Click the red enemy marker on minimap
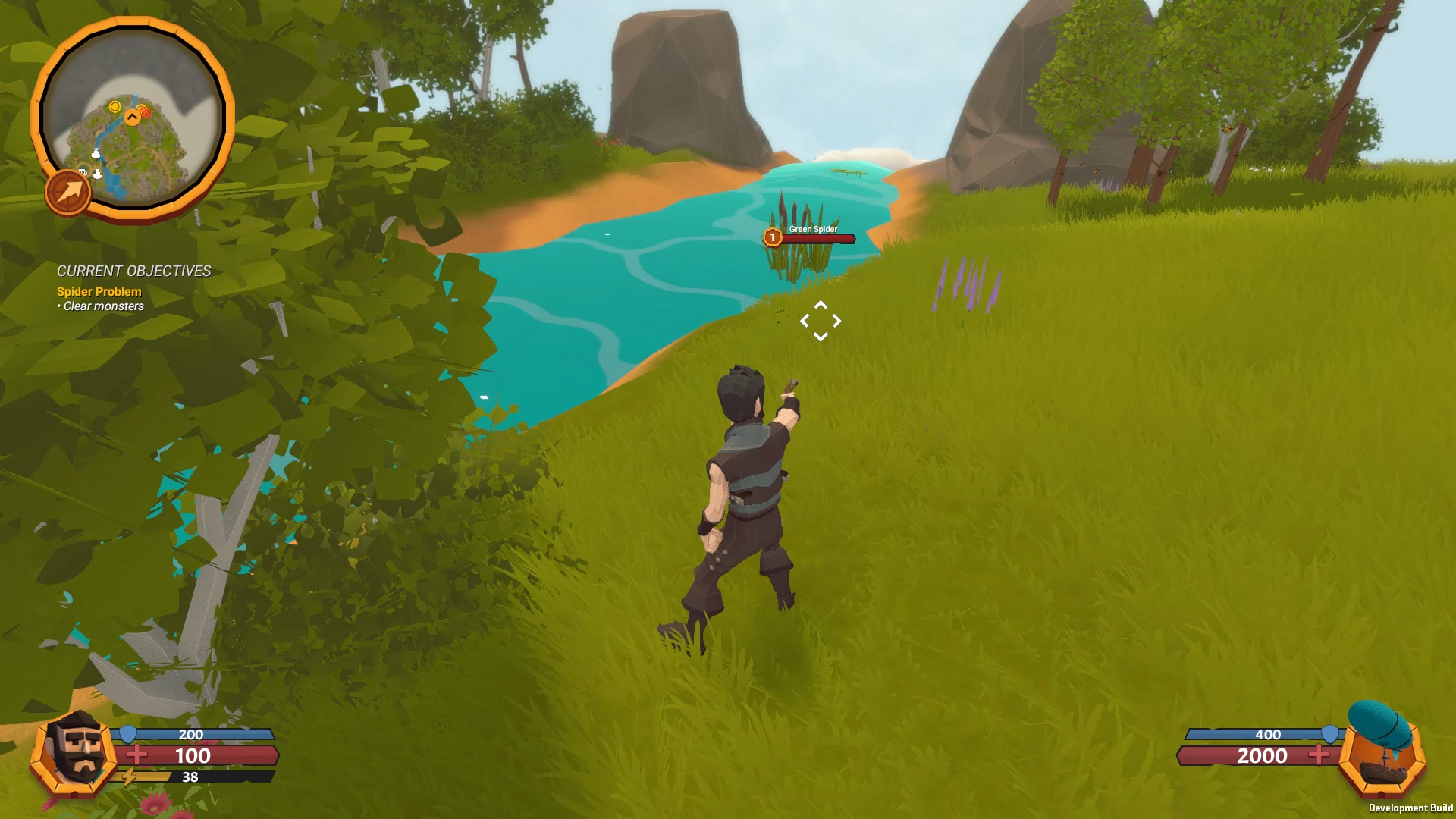The height and width of the screenshot is (819, 1456). (x=145, y=113)
